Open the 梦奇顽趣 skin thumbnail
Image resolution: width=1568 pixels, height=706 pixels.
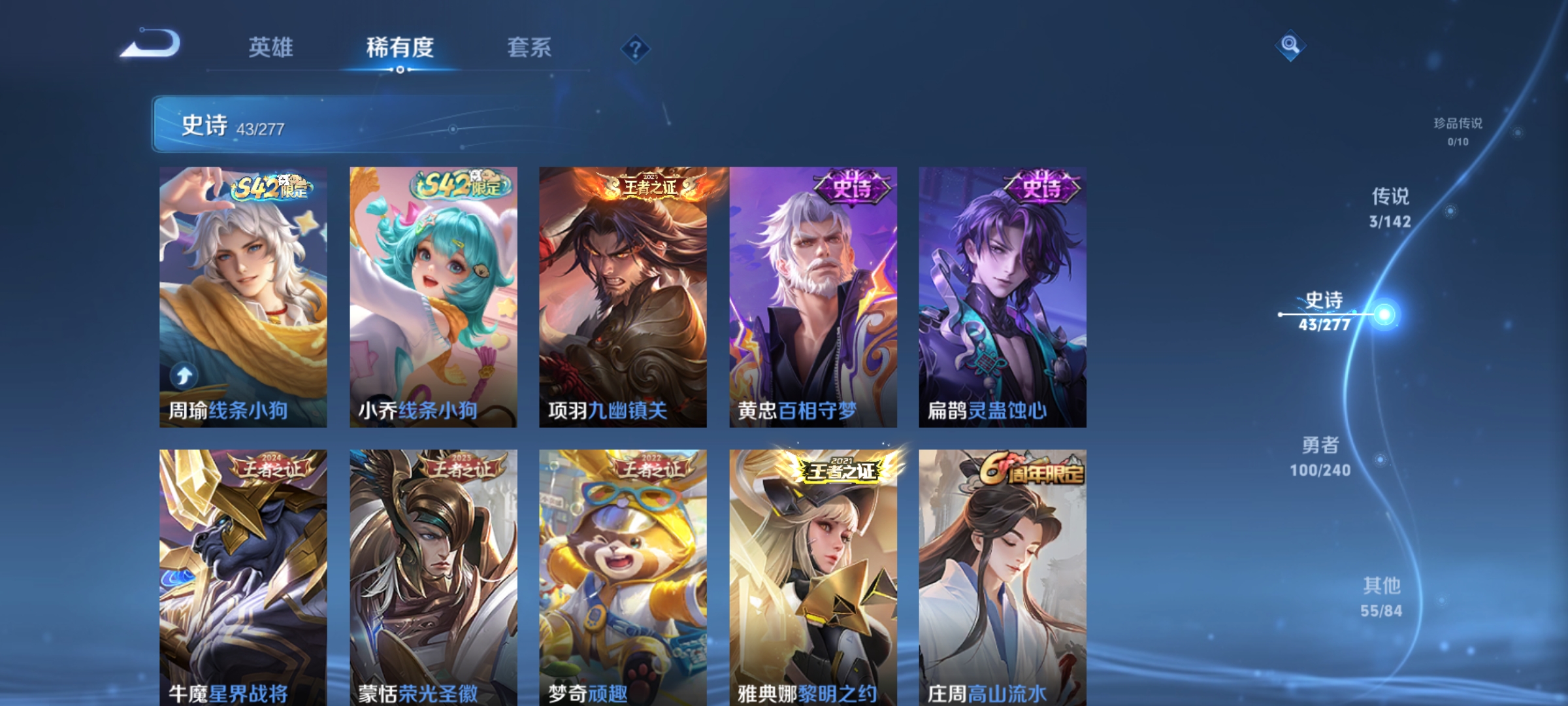pos(623,575)
